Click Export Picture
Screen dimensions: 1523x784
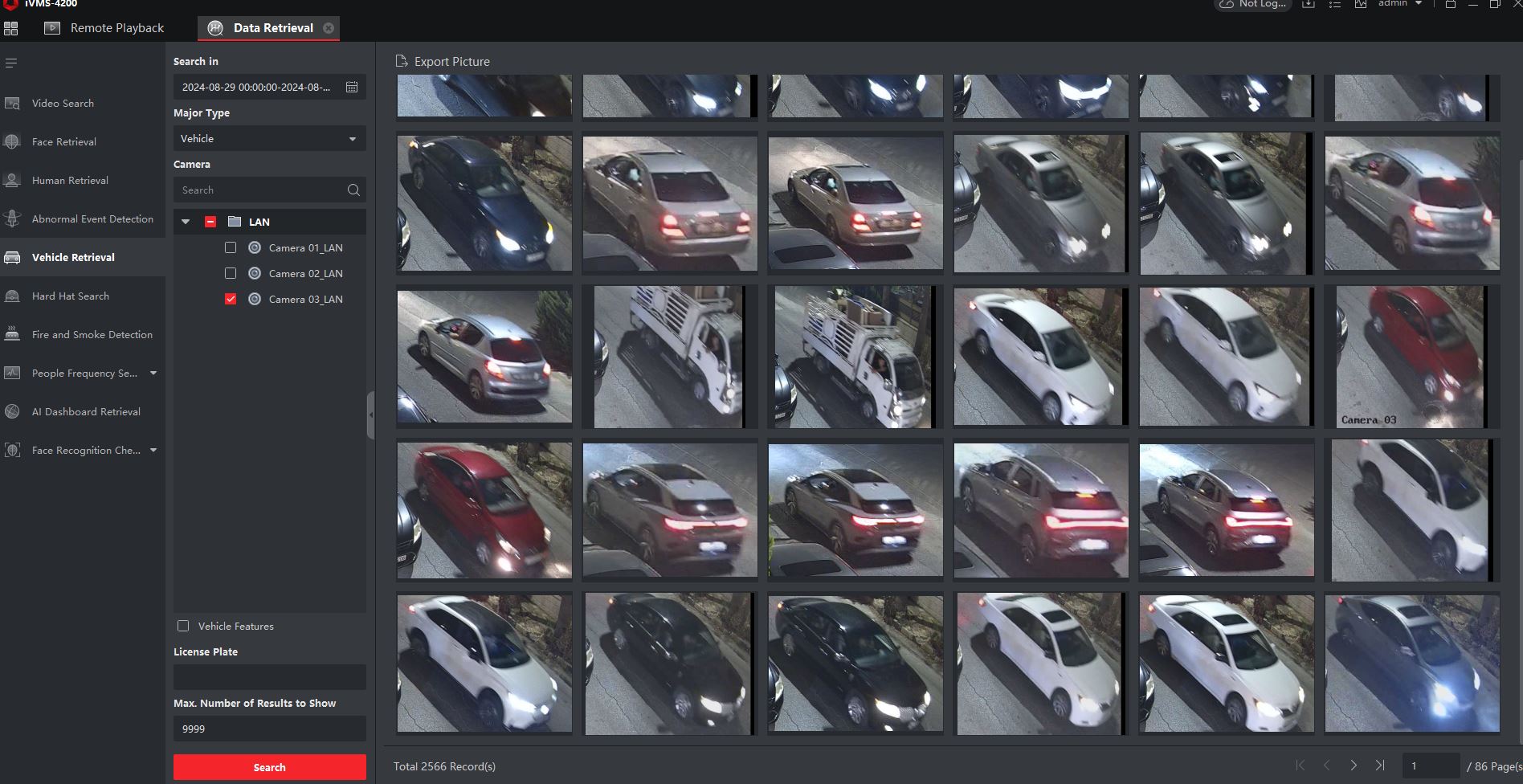(x=443, y=62)
